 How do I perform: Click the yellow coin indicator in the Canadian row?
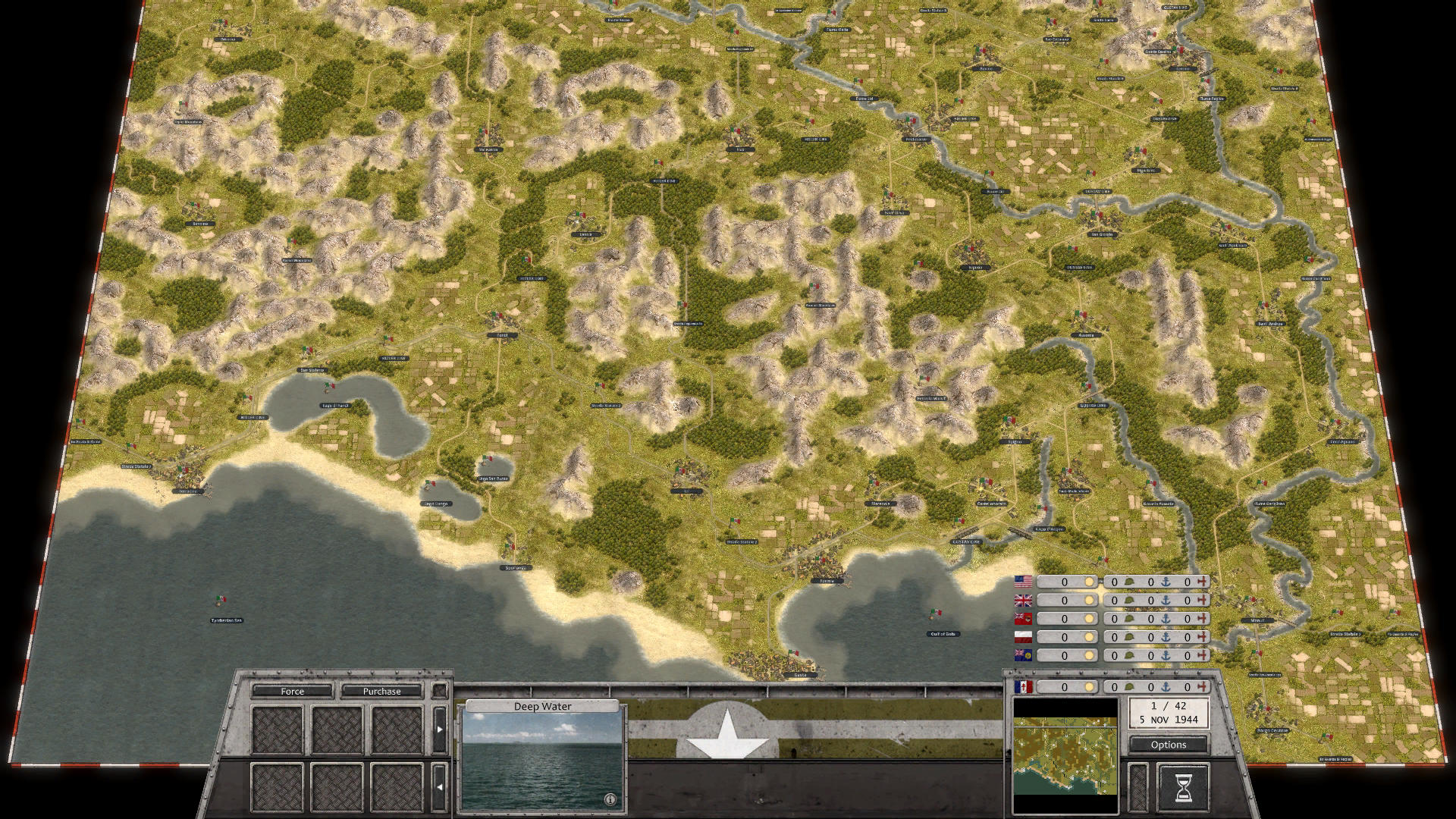click(1090, 617)
